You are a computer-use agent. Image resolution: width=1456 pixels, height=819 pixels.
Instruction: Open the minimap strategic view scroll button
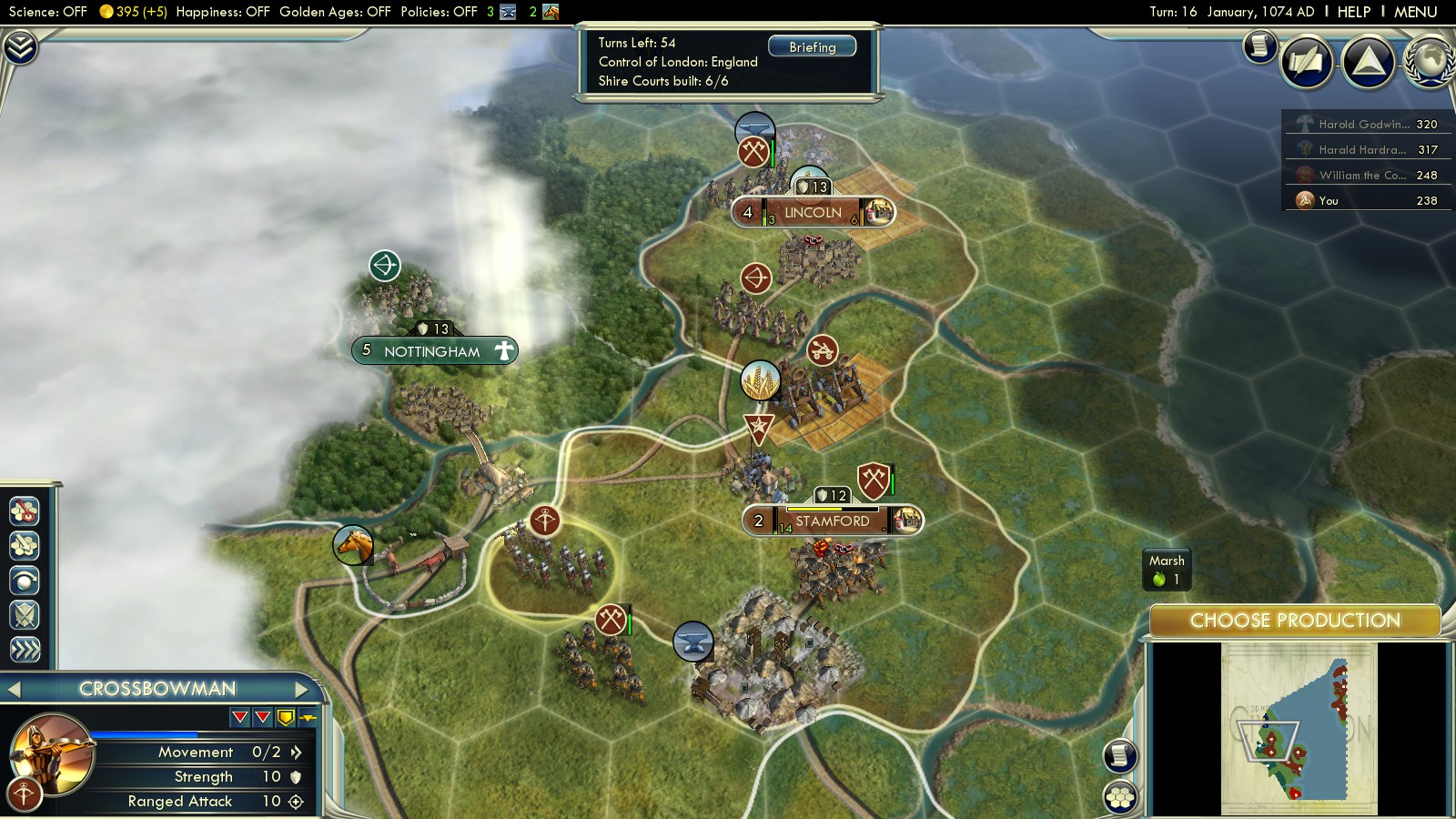[x=1120, y=755]
